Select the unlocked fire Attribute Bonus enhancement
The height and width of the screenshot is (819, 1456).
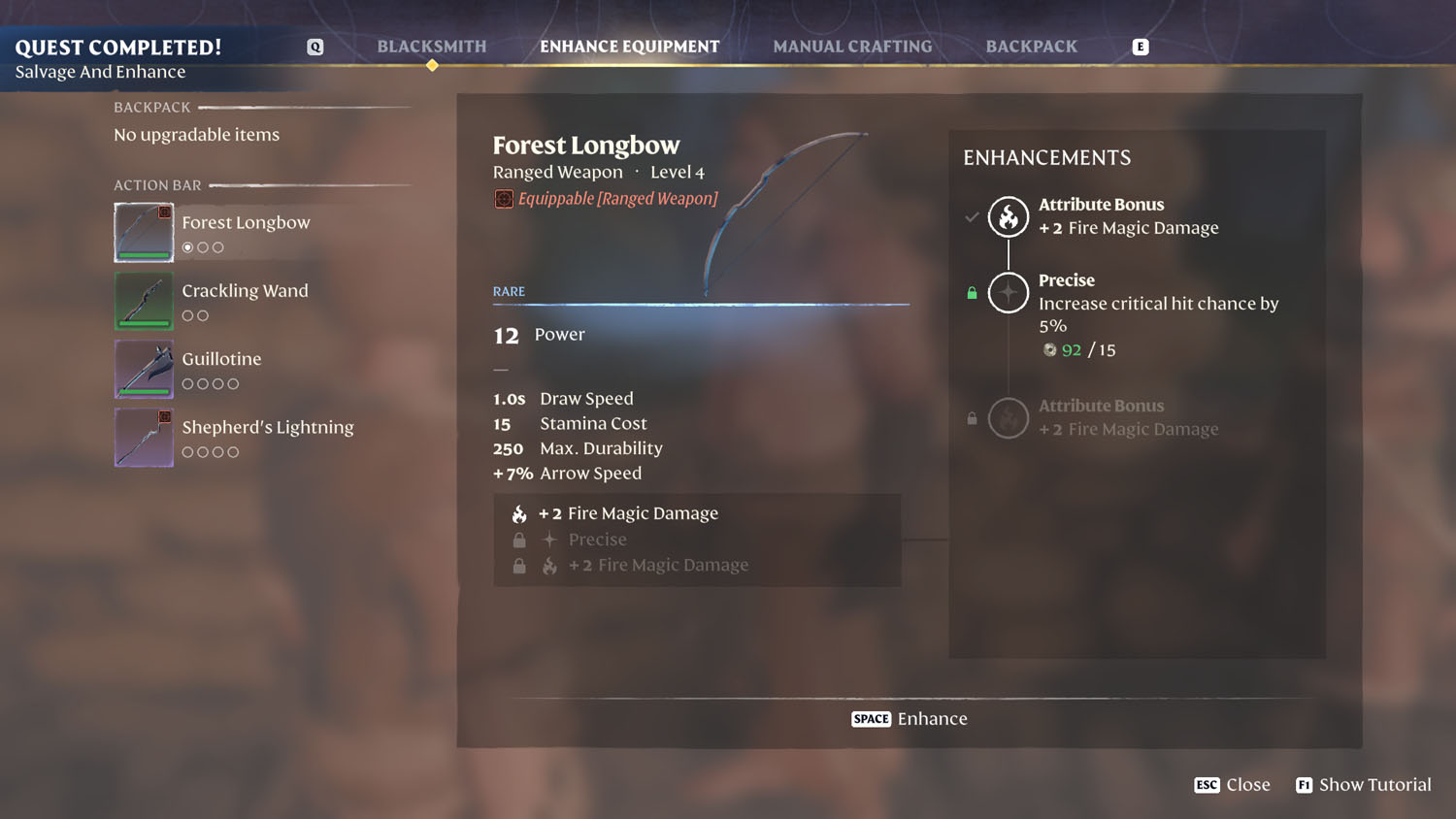(1009, 216)
